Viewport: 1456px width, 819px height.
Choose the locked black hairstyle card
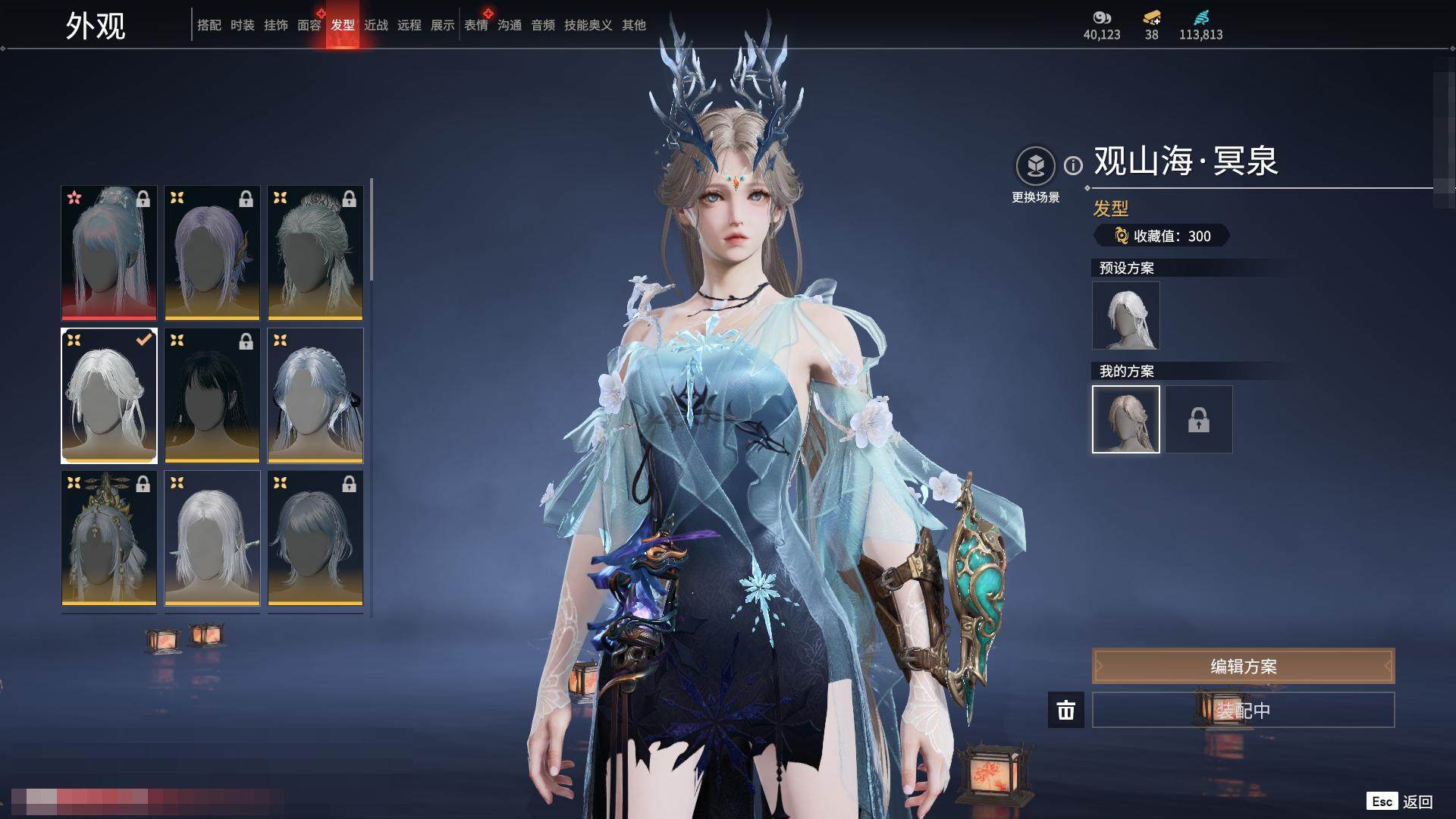(x=212, y=395)
